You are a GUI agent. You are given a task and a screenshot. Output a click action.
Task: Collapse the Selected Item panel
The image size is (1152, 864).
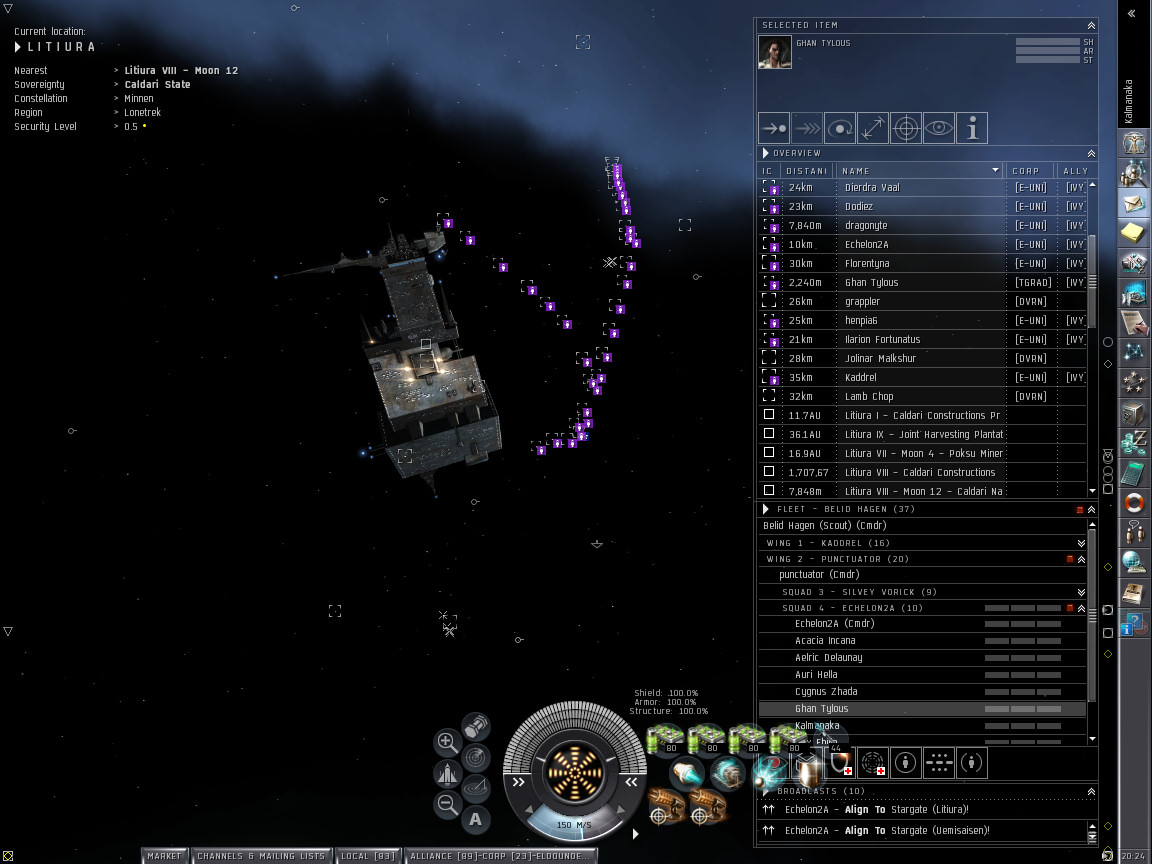[x=1091, y=25]
